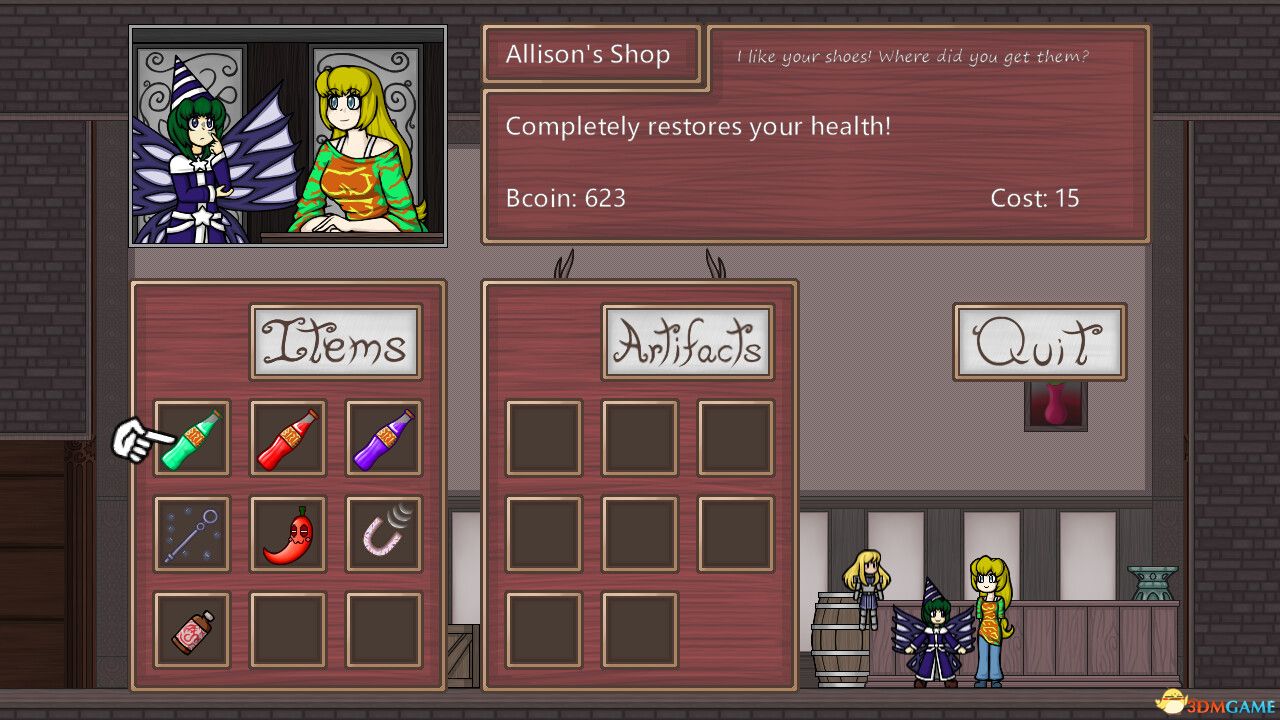
Task: Switch to the Artifacts section
Action: click(688, 343)
